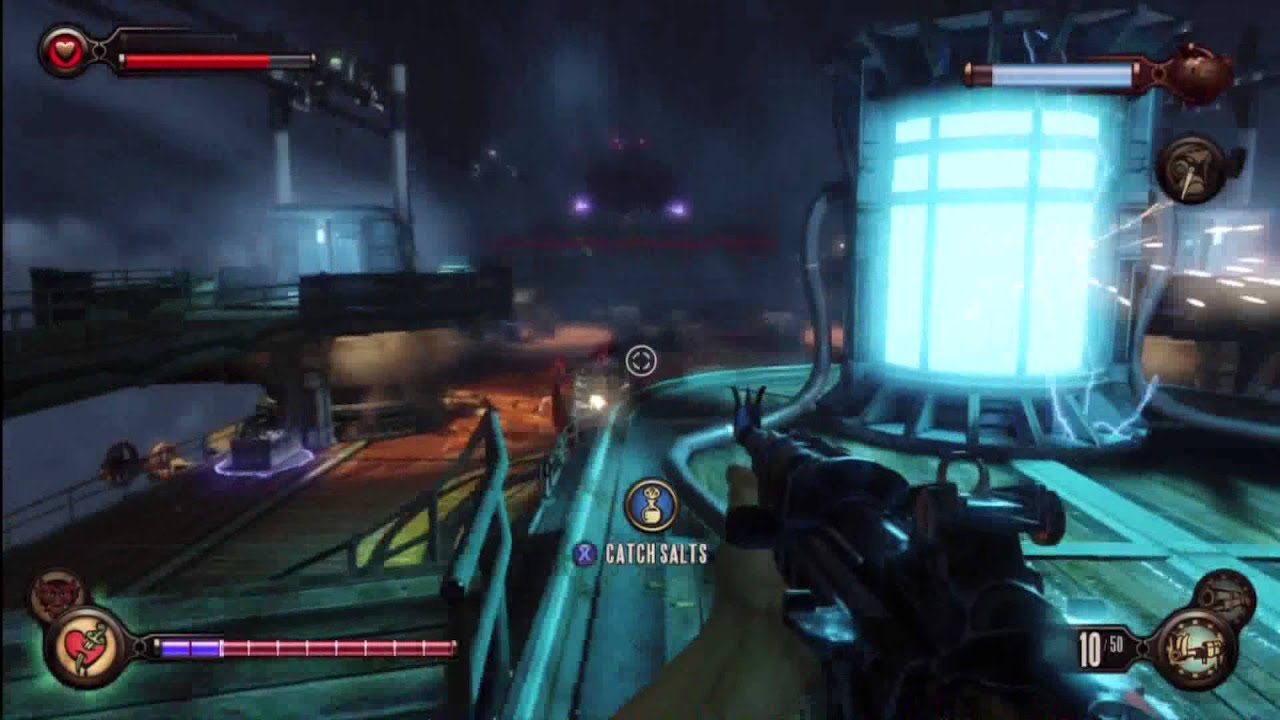Screen dimensions: 1280x720
Task: Click the Songbird ability icon
Action: pos(1191,170)
